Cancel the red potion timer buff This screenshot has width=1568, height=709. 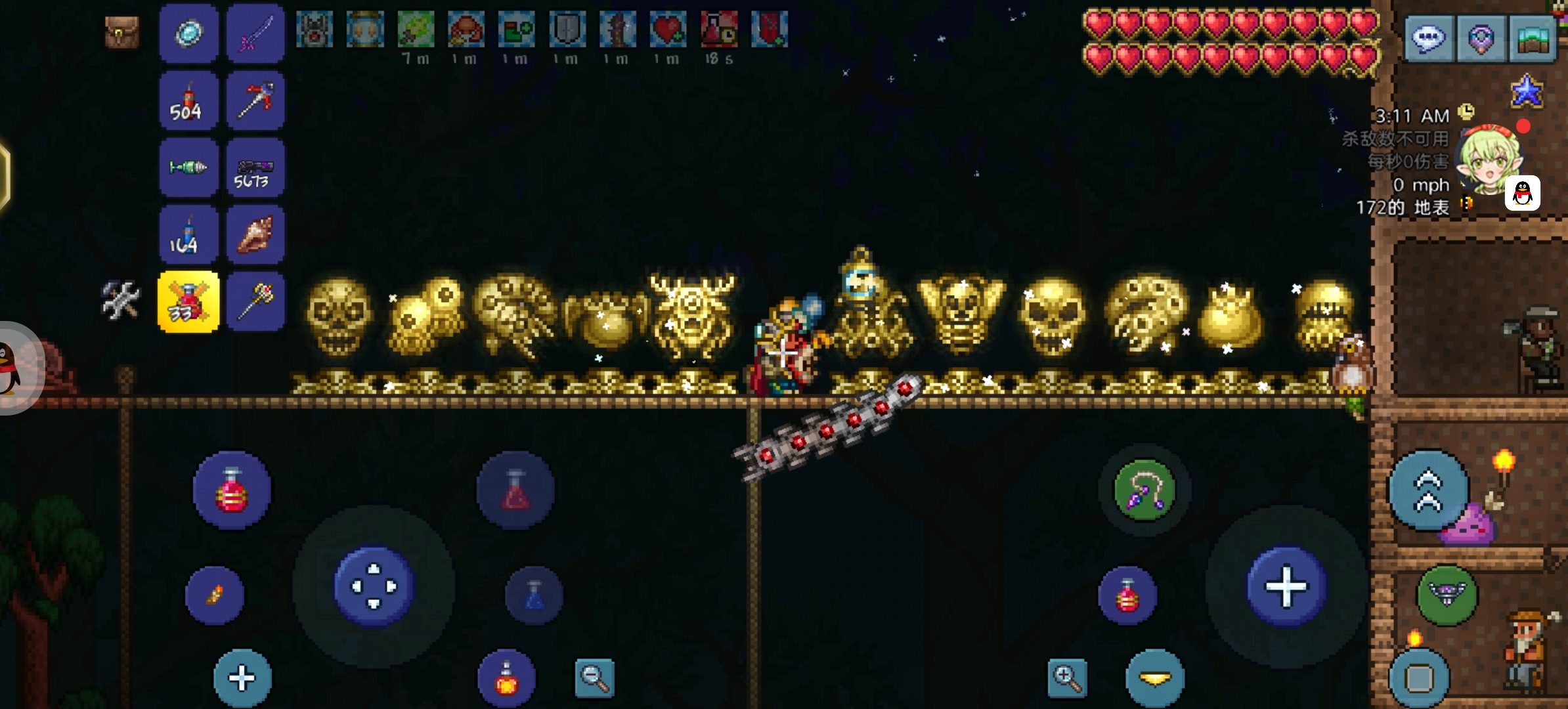(x=719, y=30)
